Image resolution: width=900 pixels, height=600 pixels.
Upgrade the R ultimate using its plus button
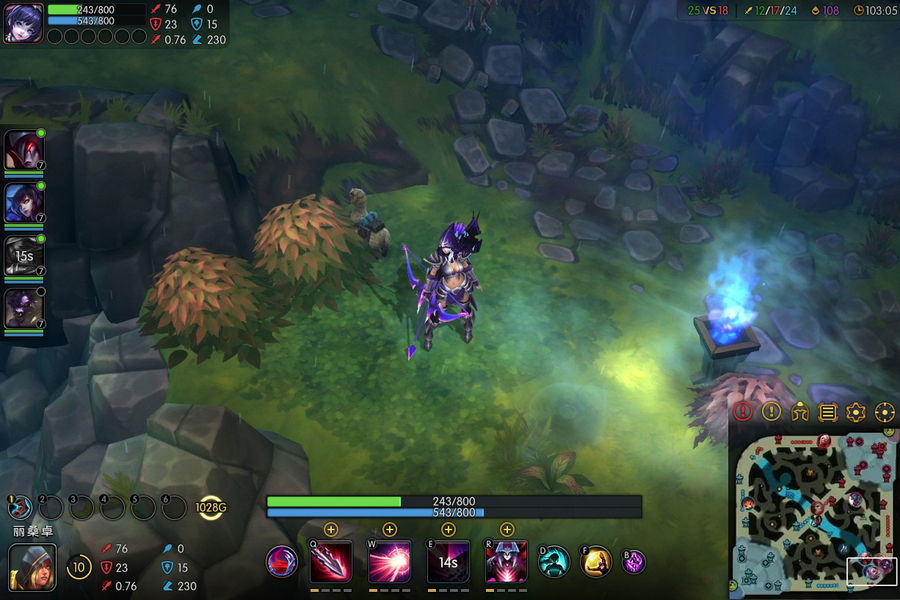[507, 529]
